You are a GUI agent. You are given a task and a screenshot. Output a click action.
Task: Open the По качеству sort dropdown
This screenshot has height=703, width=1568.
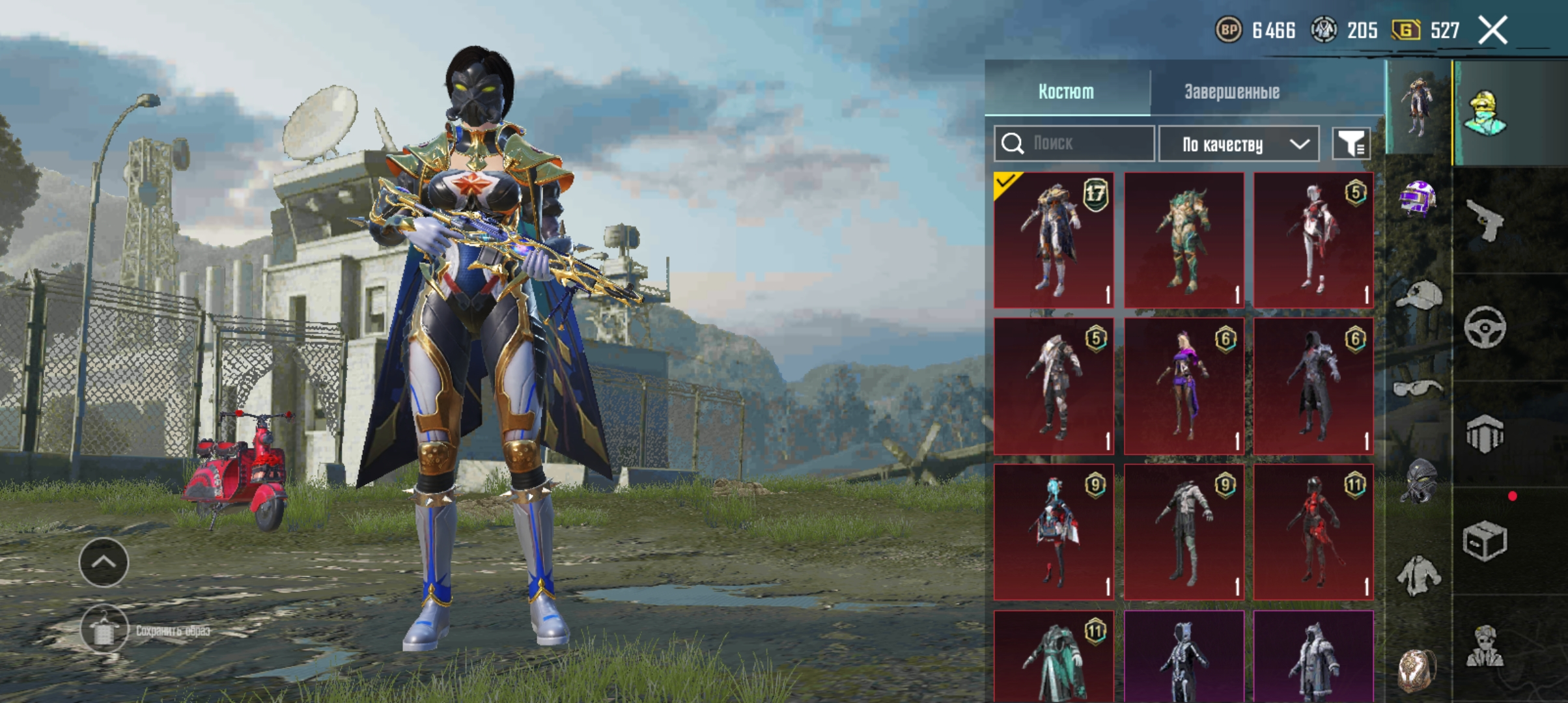point(1239,144)
